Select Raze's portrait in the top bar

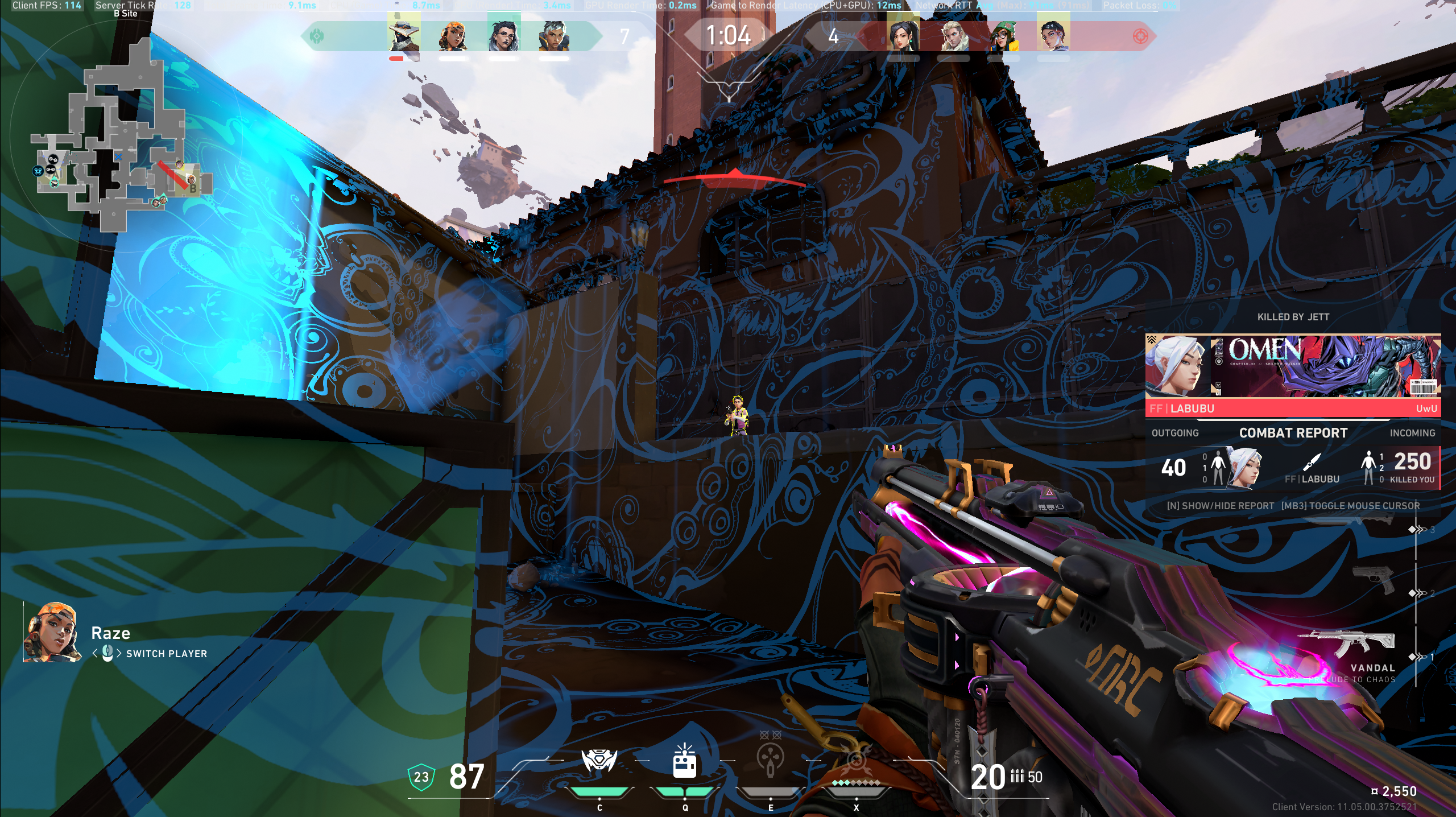454,35
